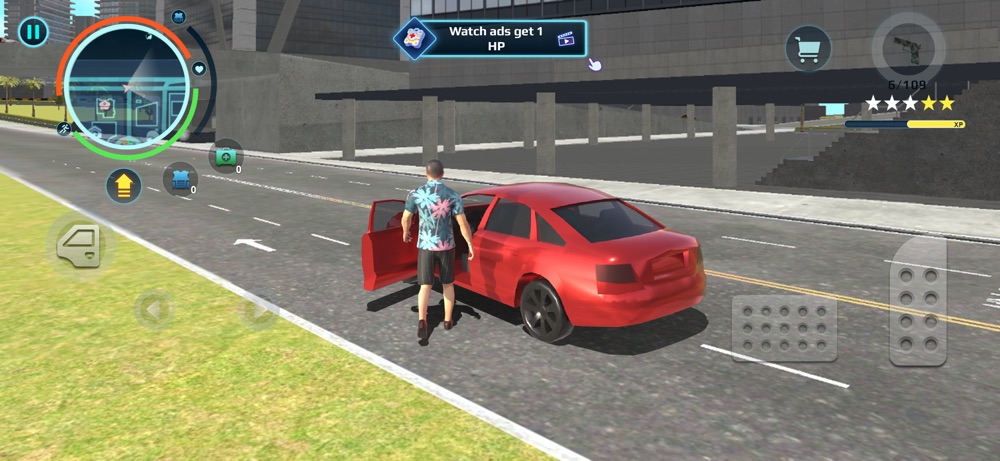Steer right with the right arrow
1000x461 pixels.
(x=259, y=310)
